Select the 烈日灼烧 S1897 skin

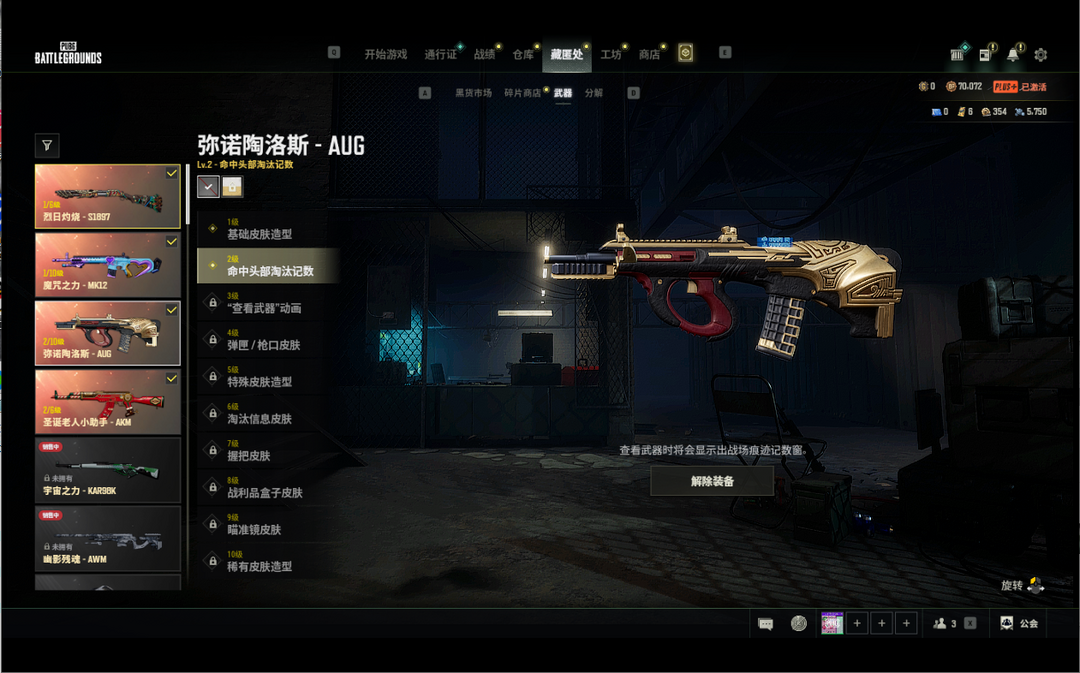[x=108, y=196]
